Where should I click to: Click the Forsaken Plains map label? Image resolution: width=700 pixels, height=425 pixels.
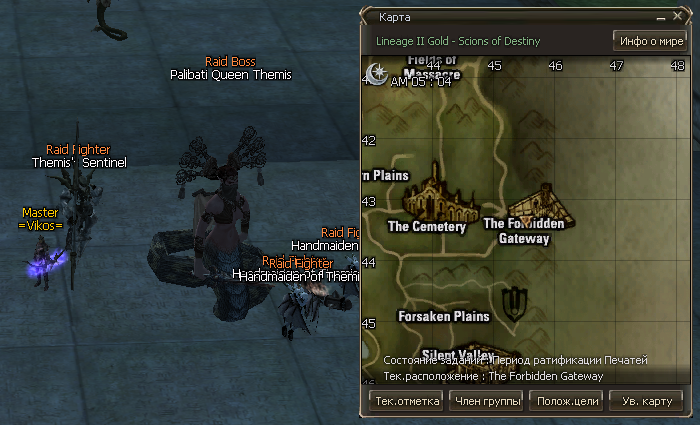click(x=444, y=316)
